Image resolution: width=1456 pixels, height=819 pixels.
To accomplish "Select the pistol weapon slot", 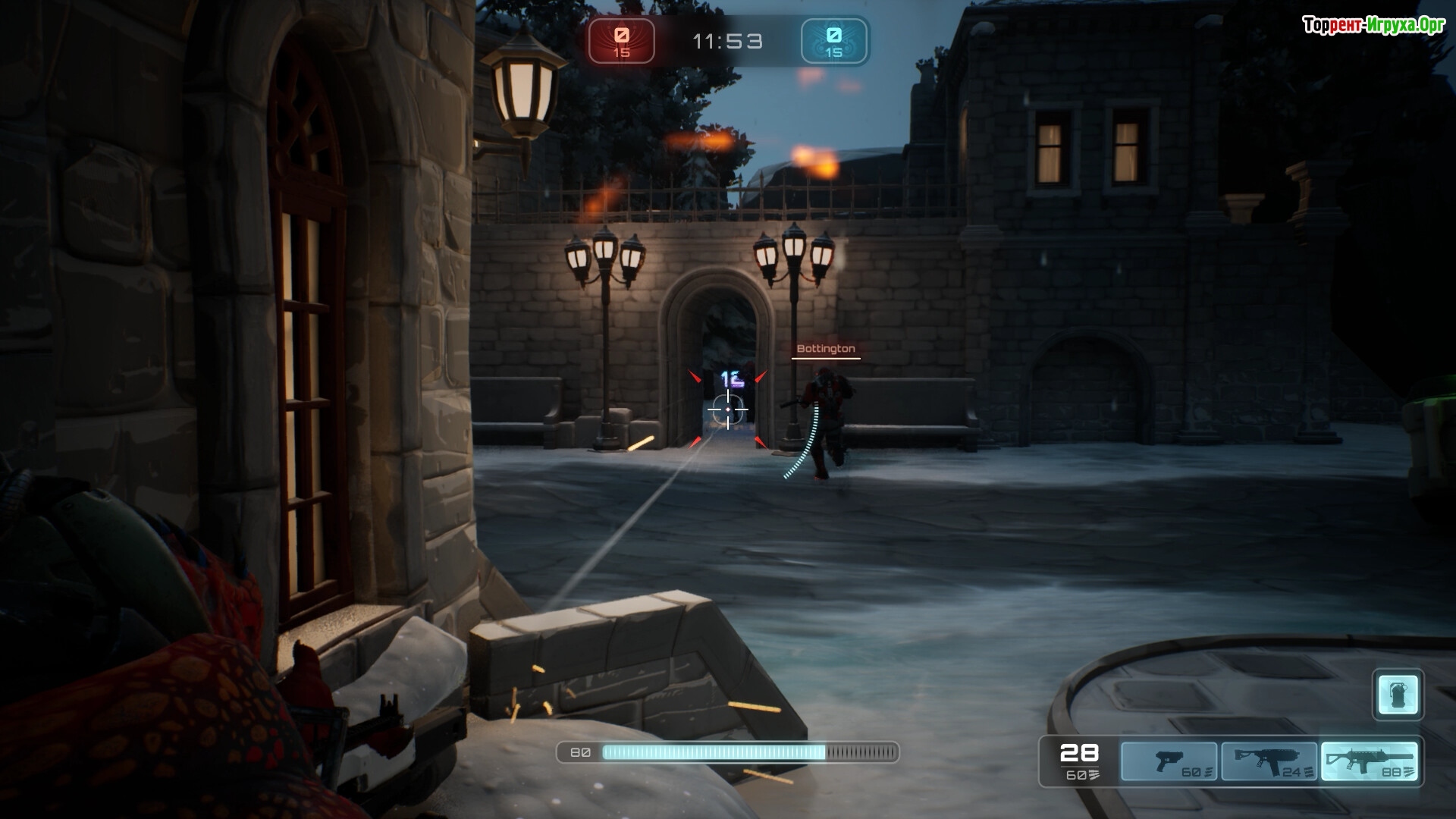I will [1169, 761].
